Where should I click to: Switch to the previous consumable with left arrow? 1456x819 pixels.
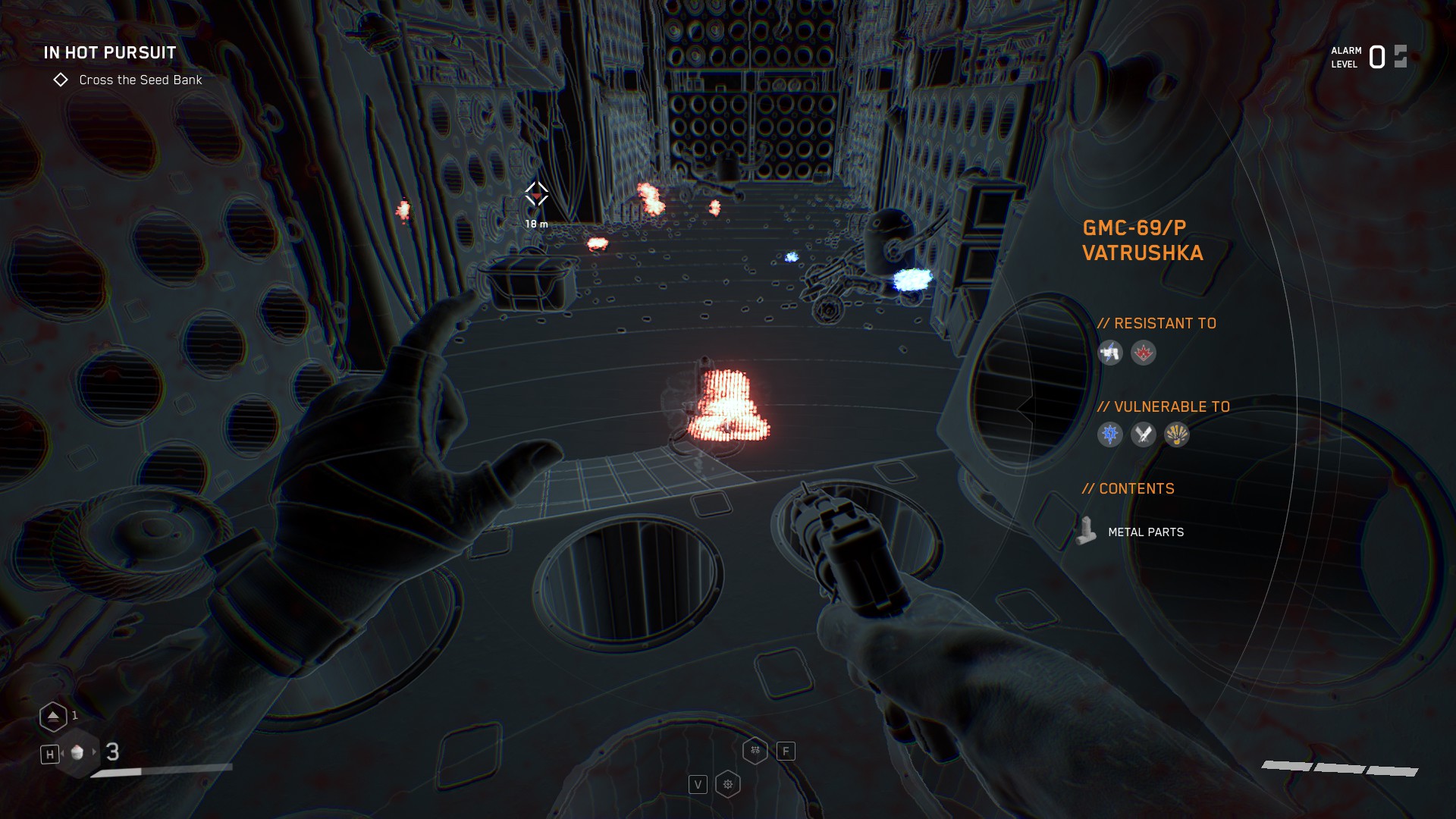tap(62, 753)
